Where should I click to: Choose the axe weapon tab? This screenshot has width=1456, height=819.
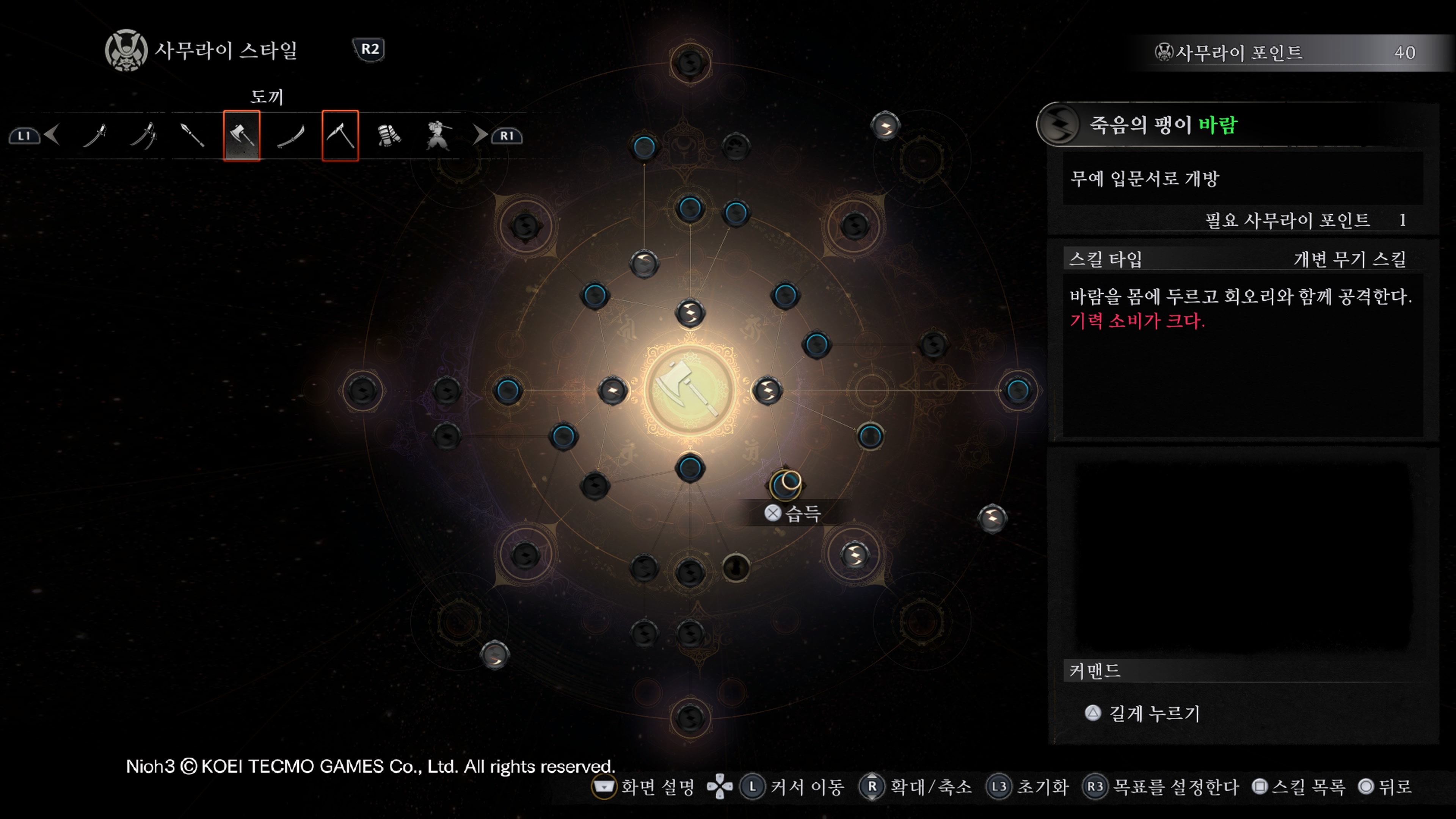[x=242, y=136]
